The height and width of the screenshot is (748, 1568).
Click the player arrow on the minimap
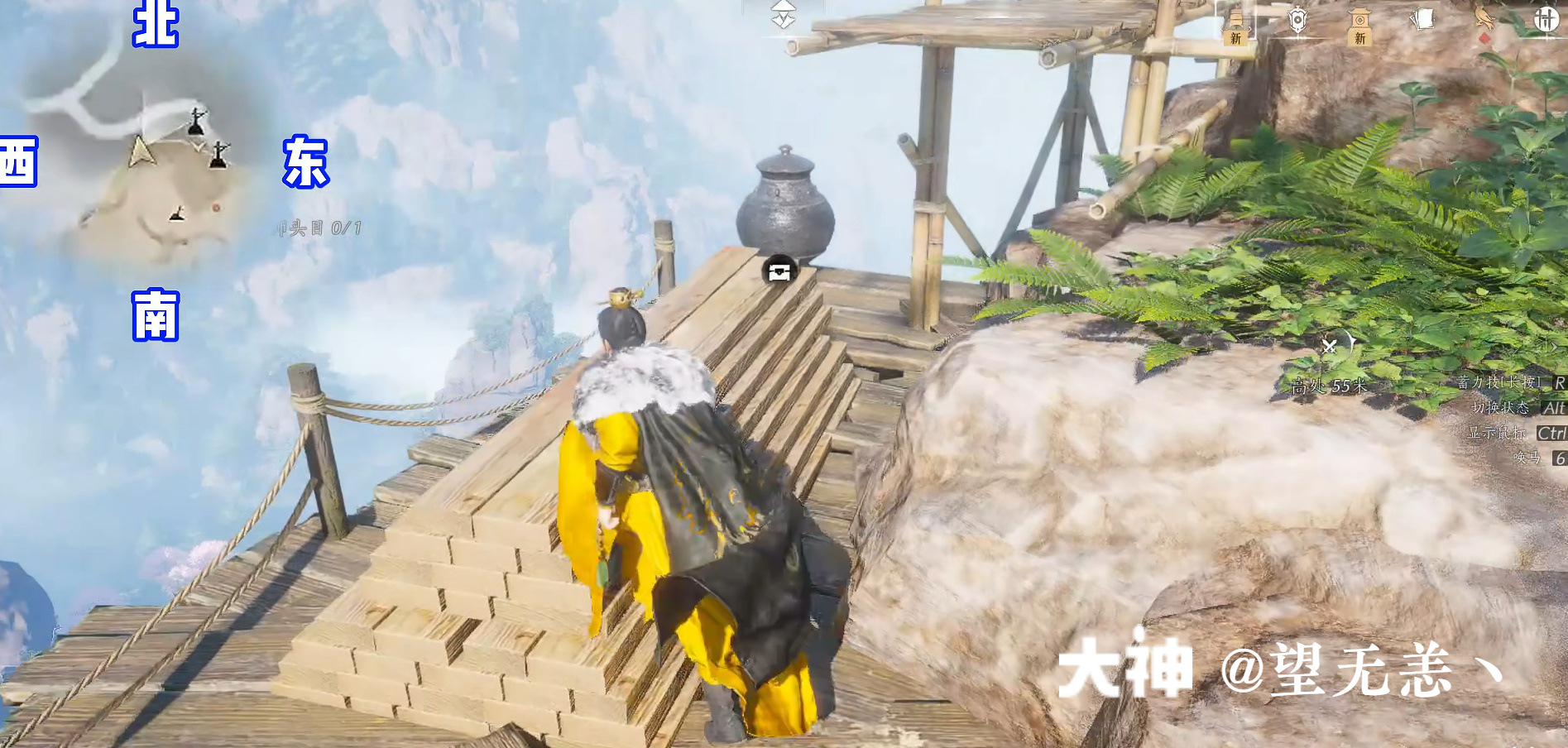pyautogui.click(x=141, y=153)
